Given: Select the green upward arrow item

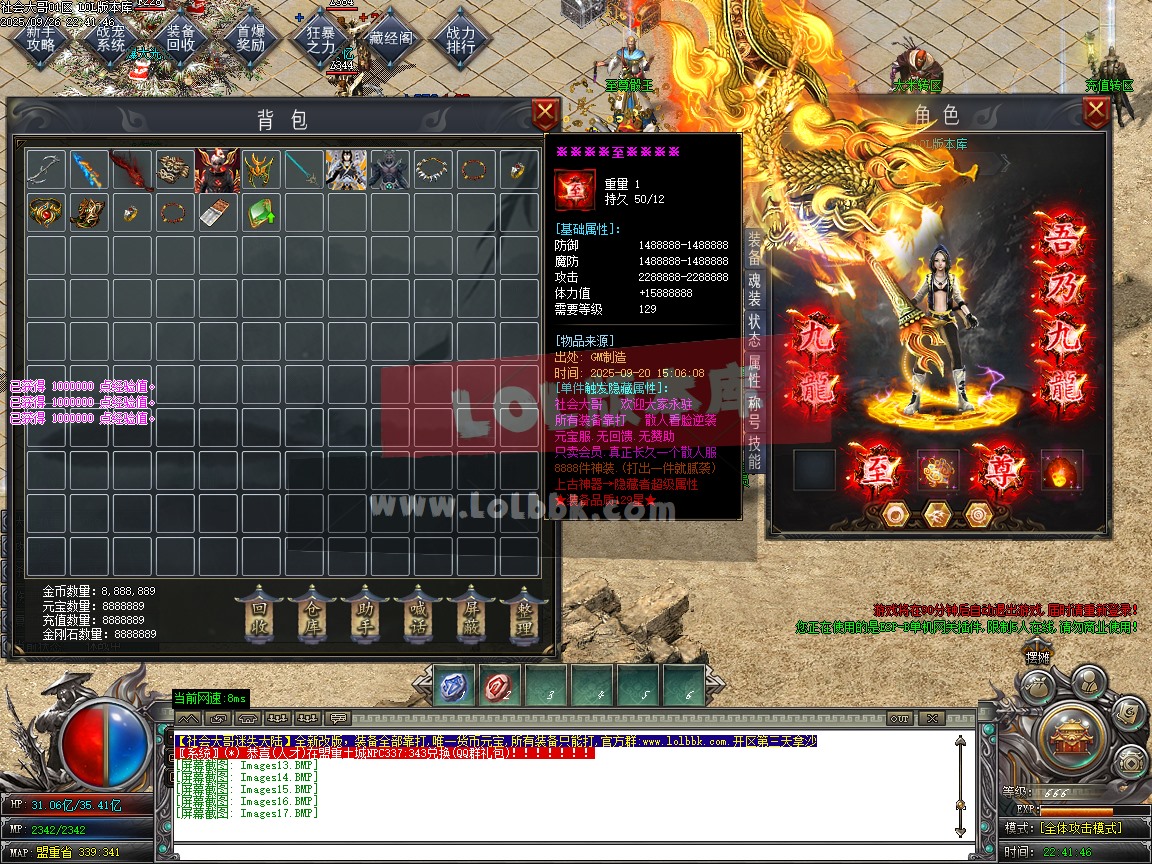Looking at the screenshot, I should click(x=260, y=212).
